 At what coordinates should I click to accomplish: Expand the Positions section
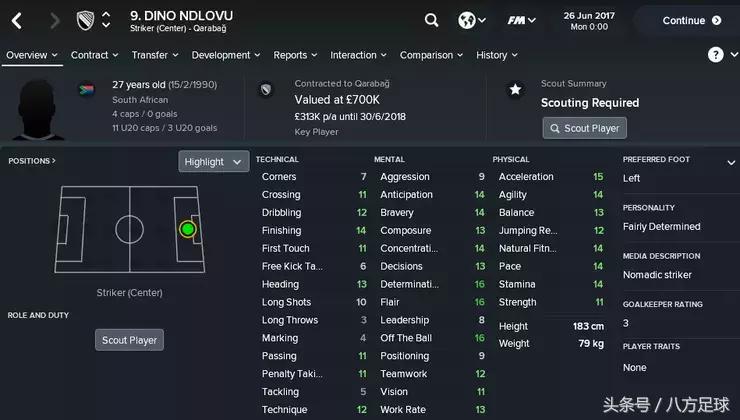tap(32, 160)
